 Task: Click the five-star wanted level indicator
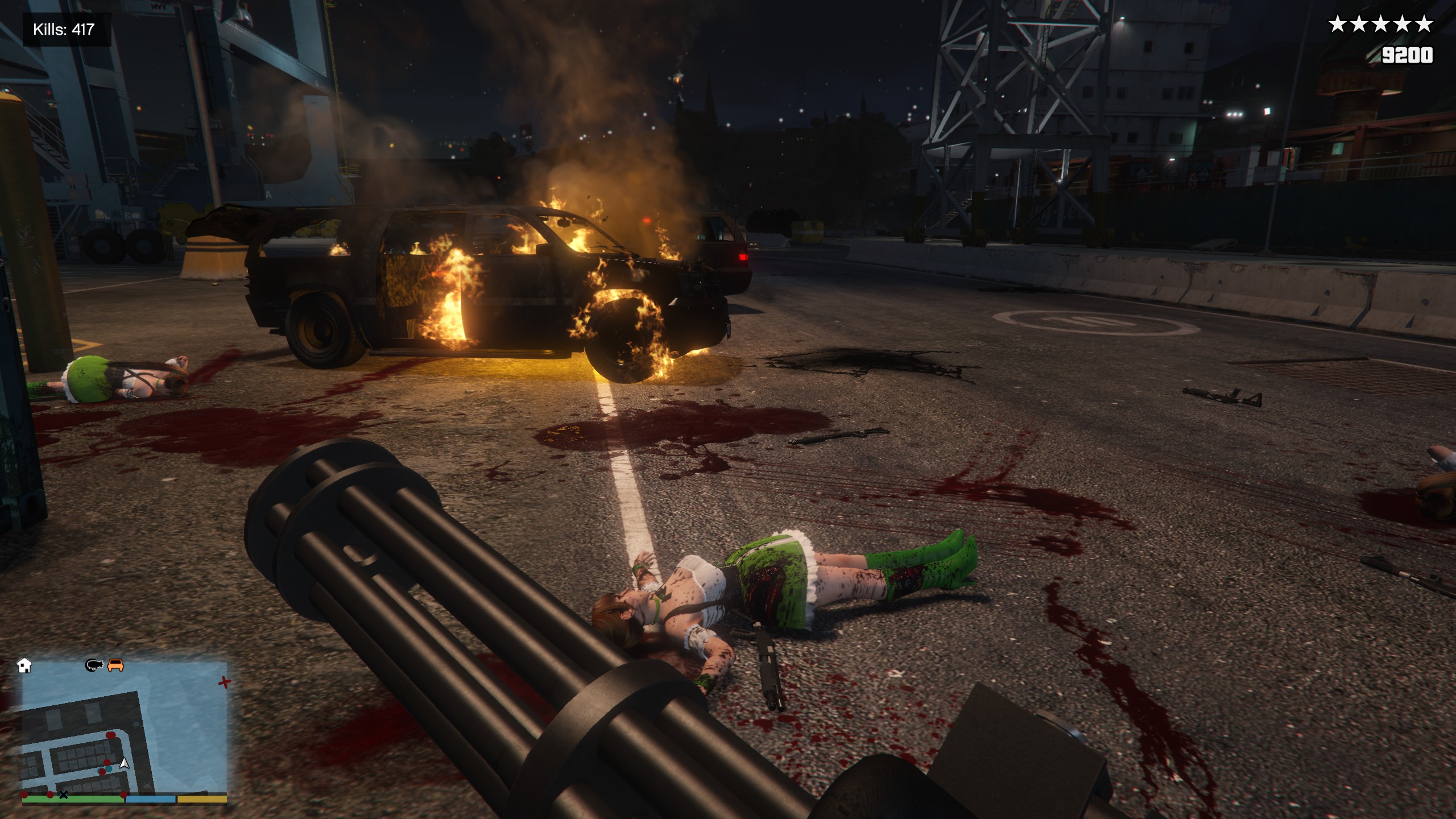(1380, 24)
